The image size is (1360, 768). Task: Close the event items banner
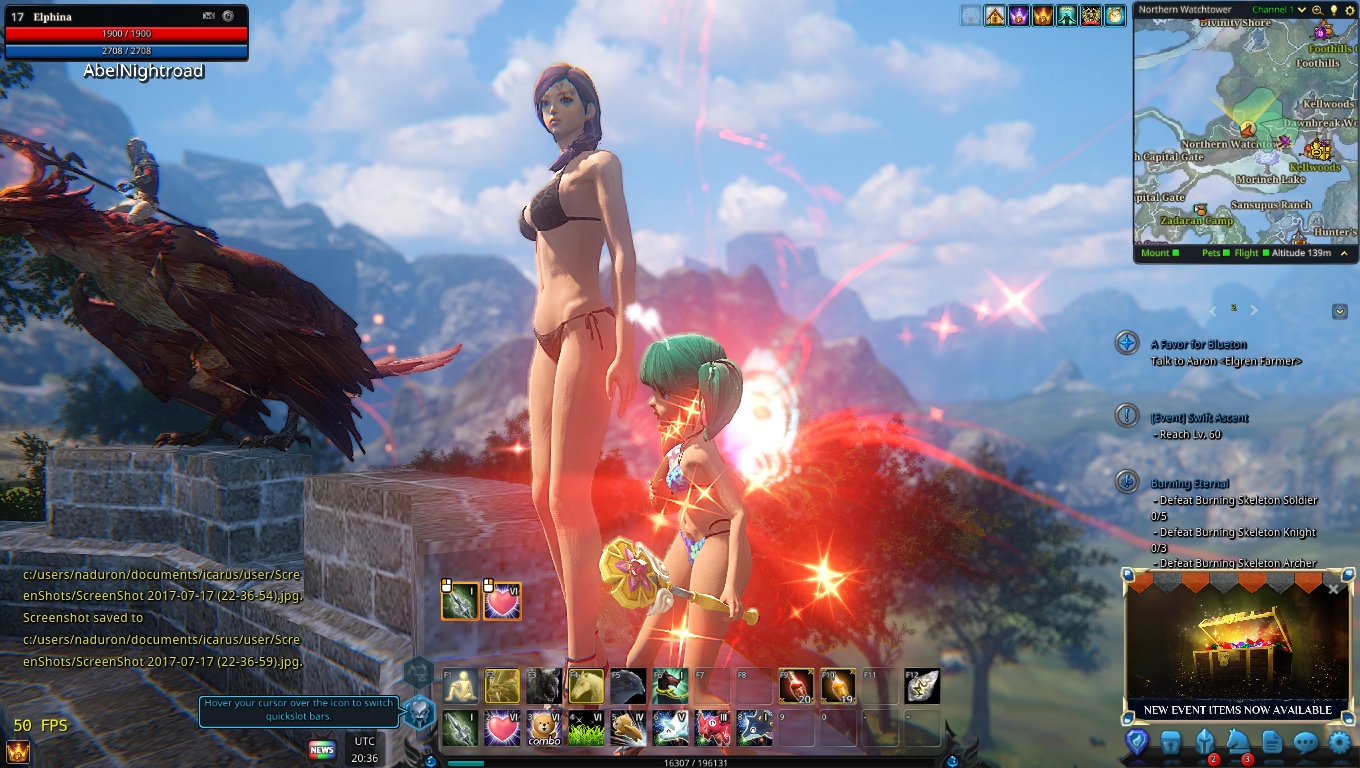[1333, 589]
